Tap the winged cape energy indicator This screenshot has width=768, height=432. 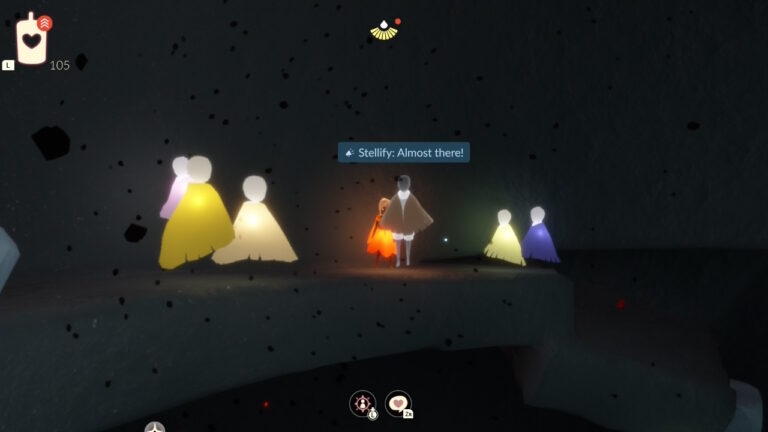[x=384, y=30]
